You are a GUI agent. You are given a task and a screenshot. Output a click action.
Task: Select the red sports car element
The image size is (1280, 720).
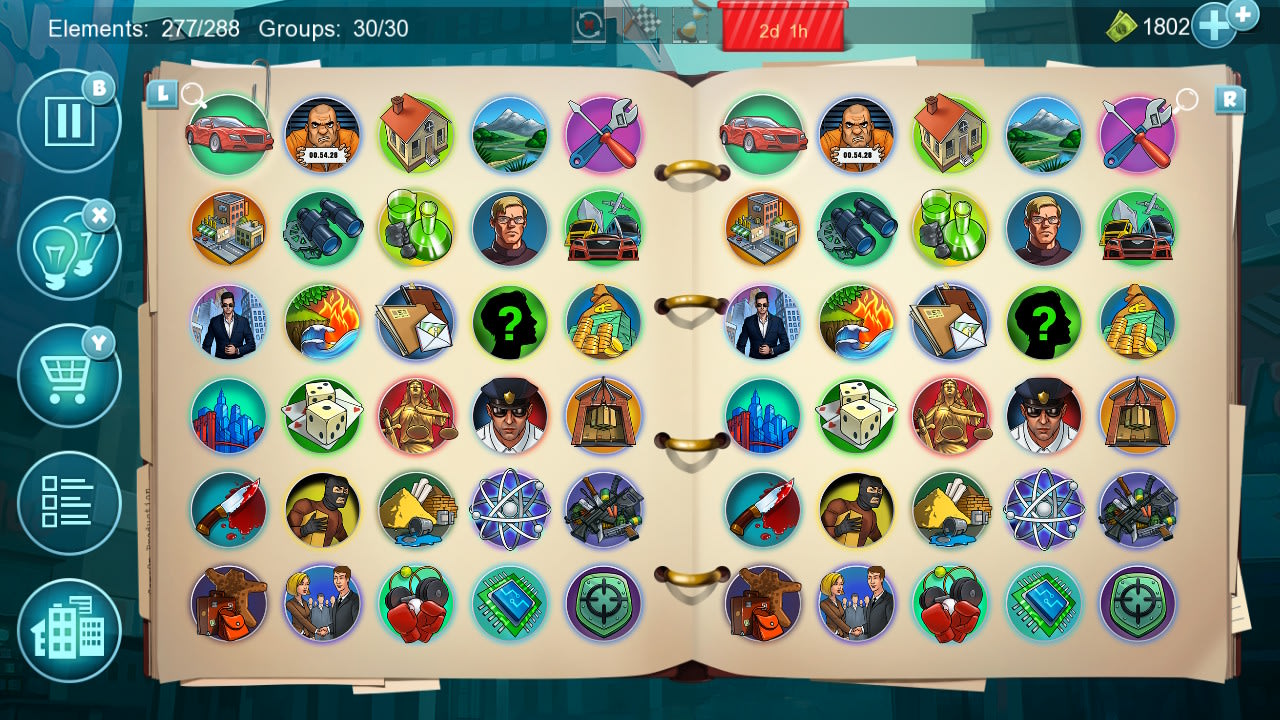(228, 135)
